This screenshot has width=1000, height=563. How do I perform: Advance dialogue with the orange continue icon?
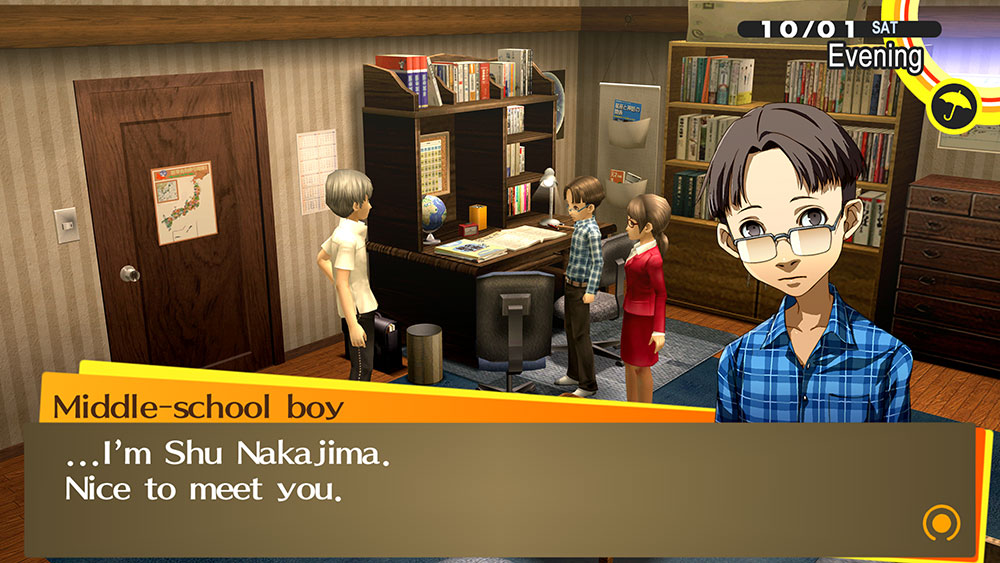(940, 521)
